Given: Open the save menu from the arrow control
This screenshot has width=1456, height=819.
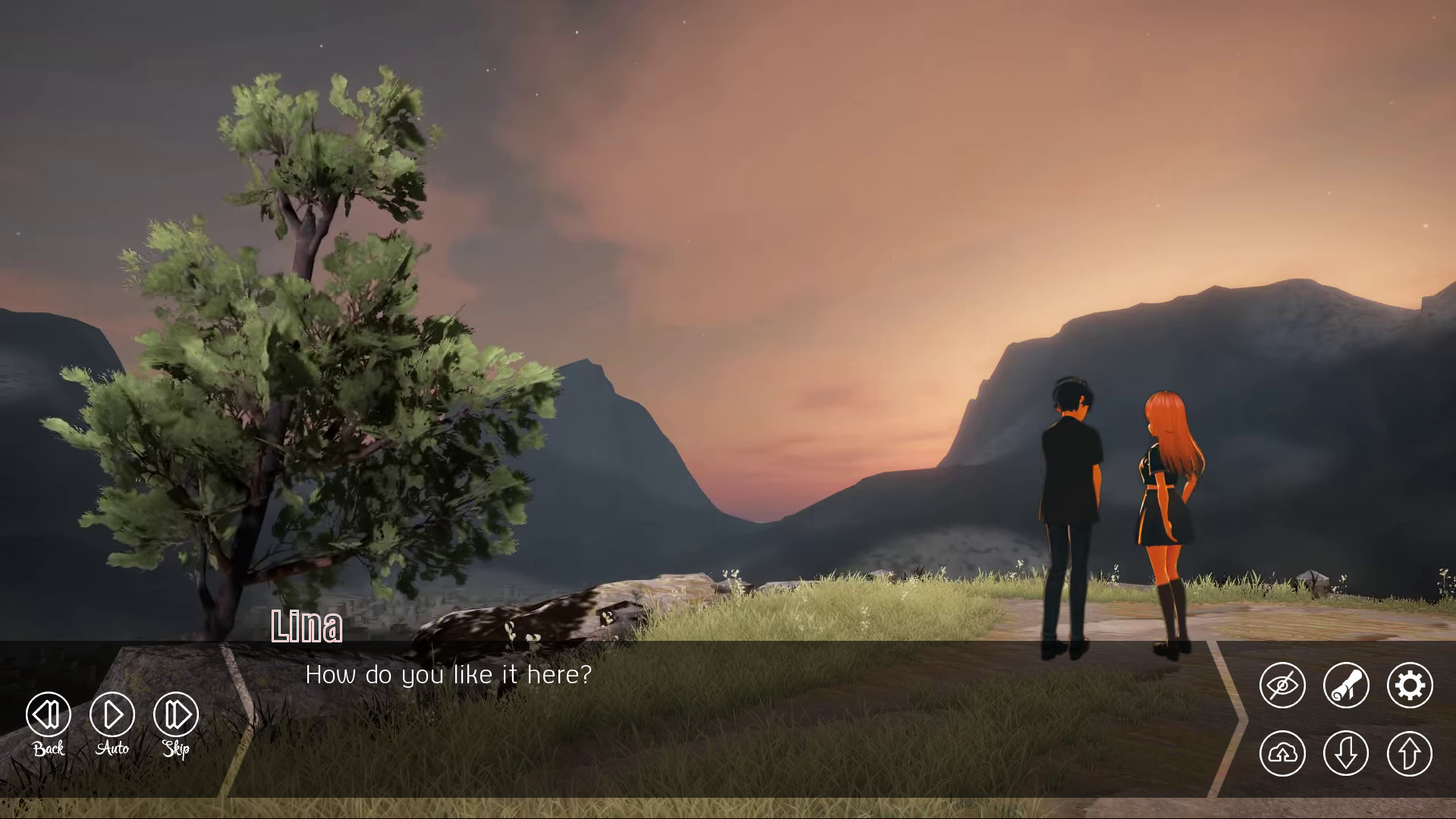Looking at the screenshot, I should tap(1346, 754).
